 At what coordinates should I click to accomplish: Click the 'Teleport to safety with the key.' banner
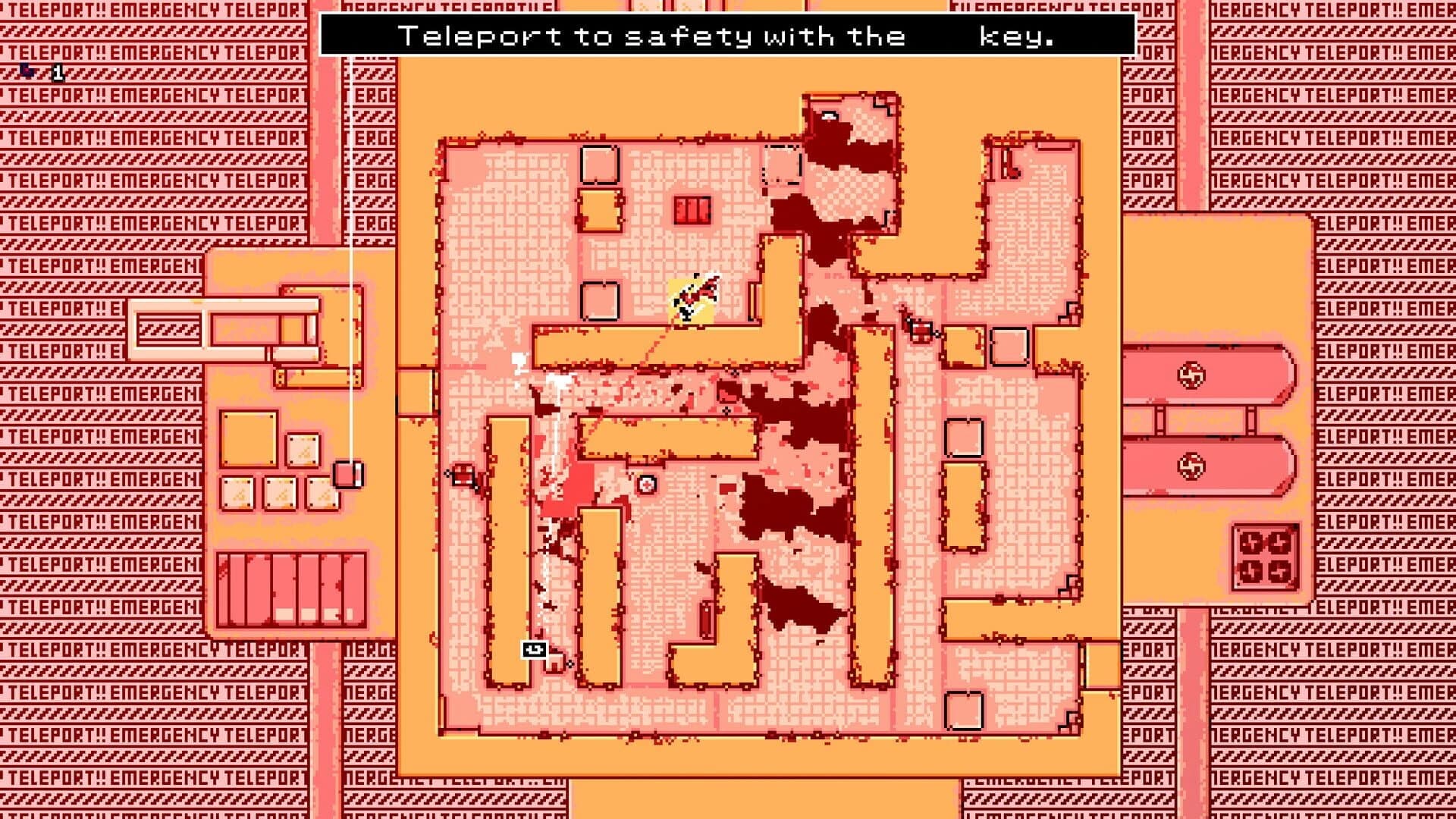pos(728,34)
